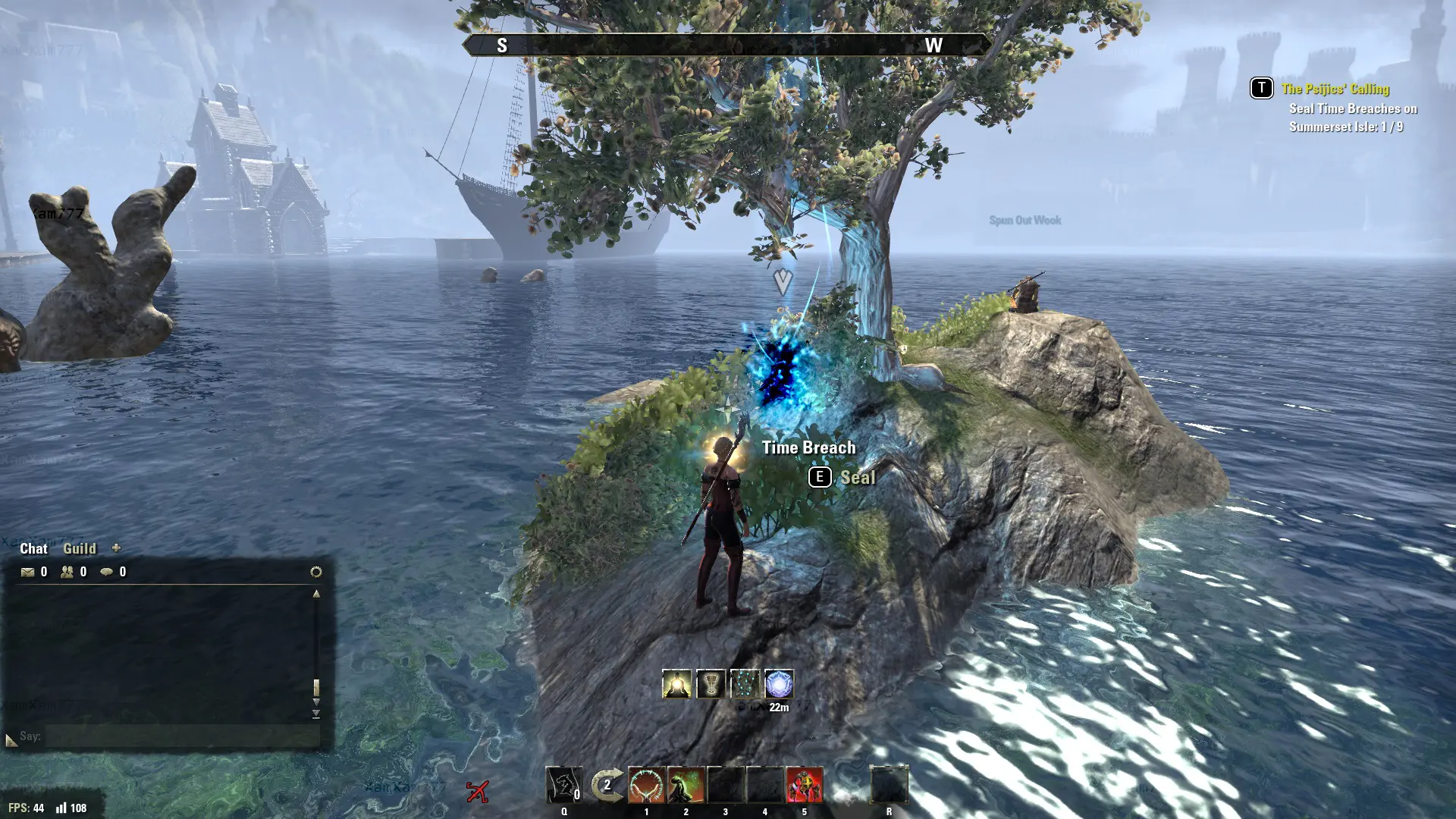Jump to bottom of chat log
Viewport: 1456px width, 819px height.
[316, 714]
